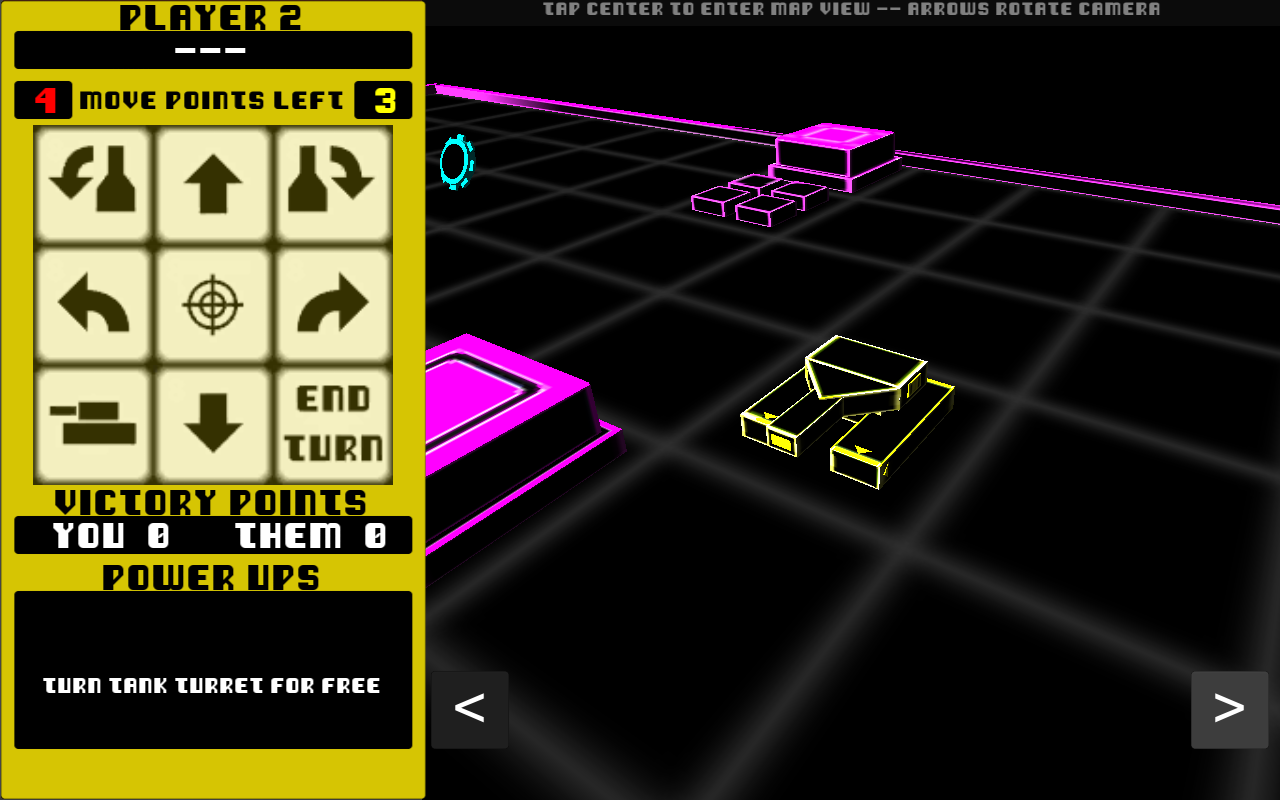Rotate the camera left with the arrow
This screenshot has width=1280, height=800.
(469, 710)
